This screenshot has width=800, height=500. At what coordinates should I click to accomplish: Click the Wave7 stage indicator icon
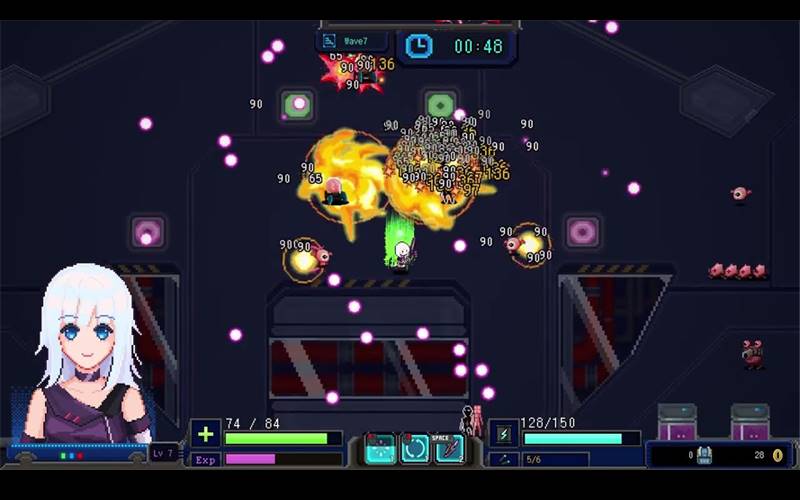[330, 41]
